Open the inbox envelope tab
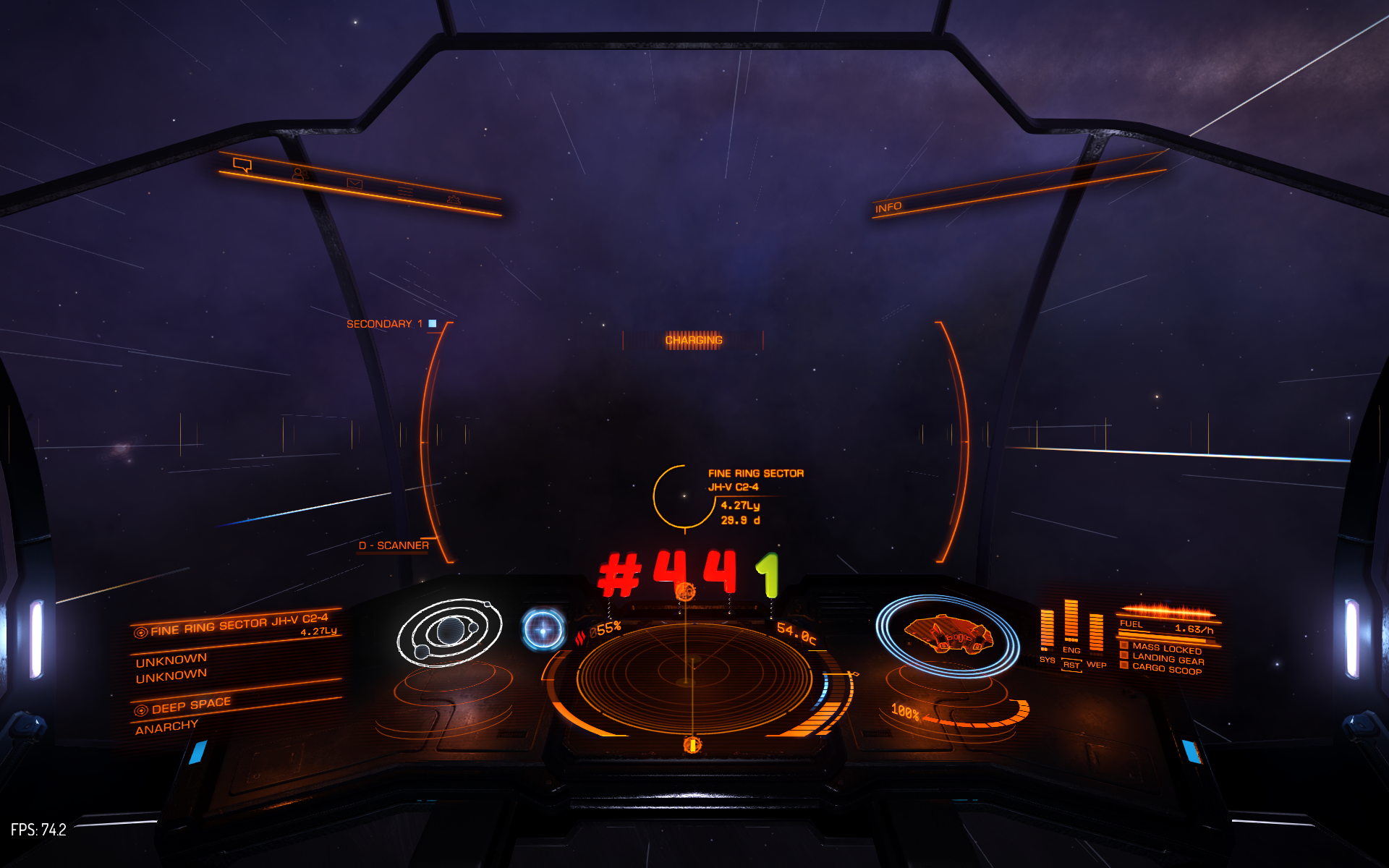Image resolution: width=1389 pixels, height=868 pixels. [x=354, y=184]
